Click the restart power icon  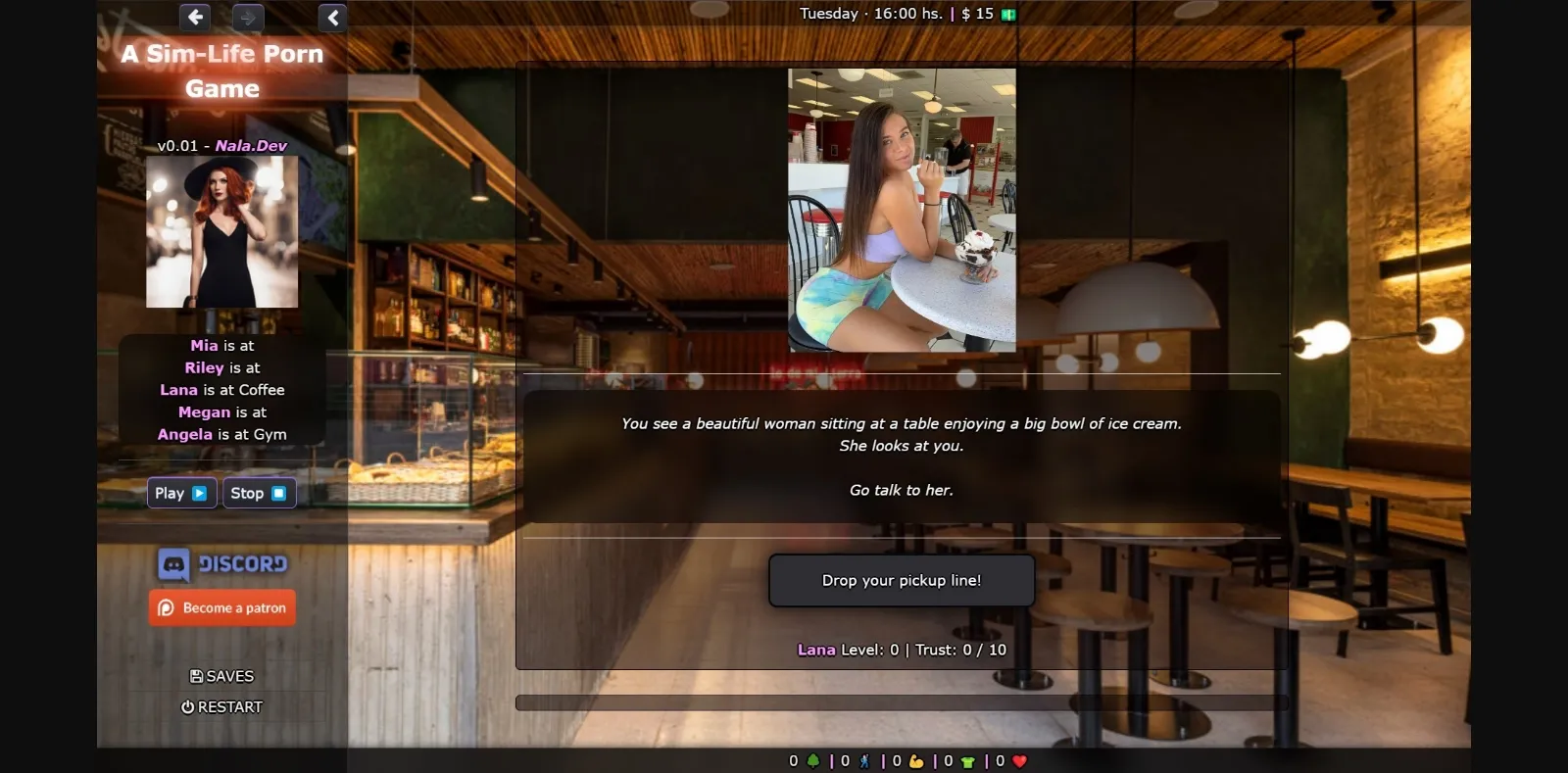tap(189, 706)
